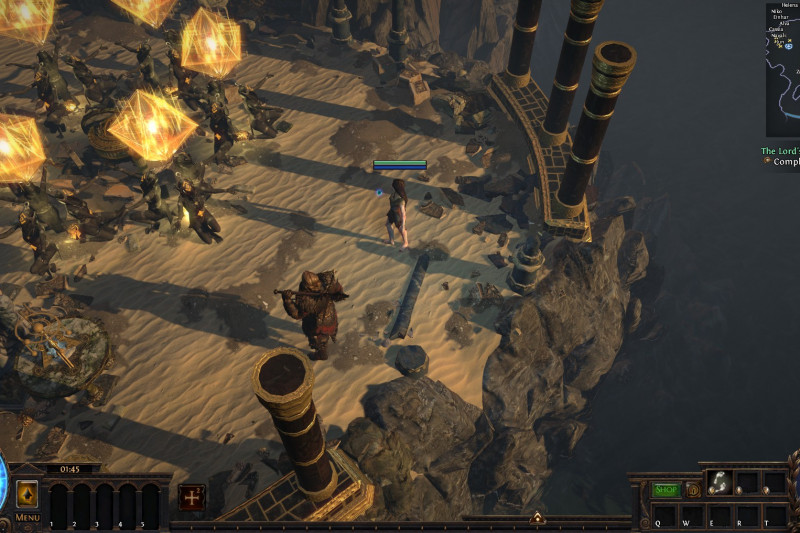Choose the T skill slot
Screen dimensions: 800x533
(x=774, y=516)
